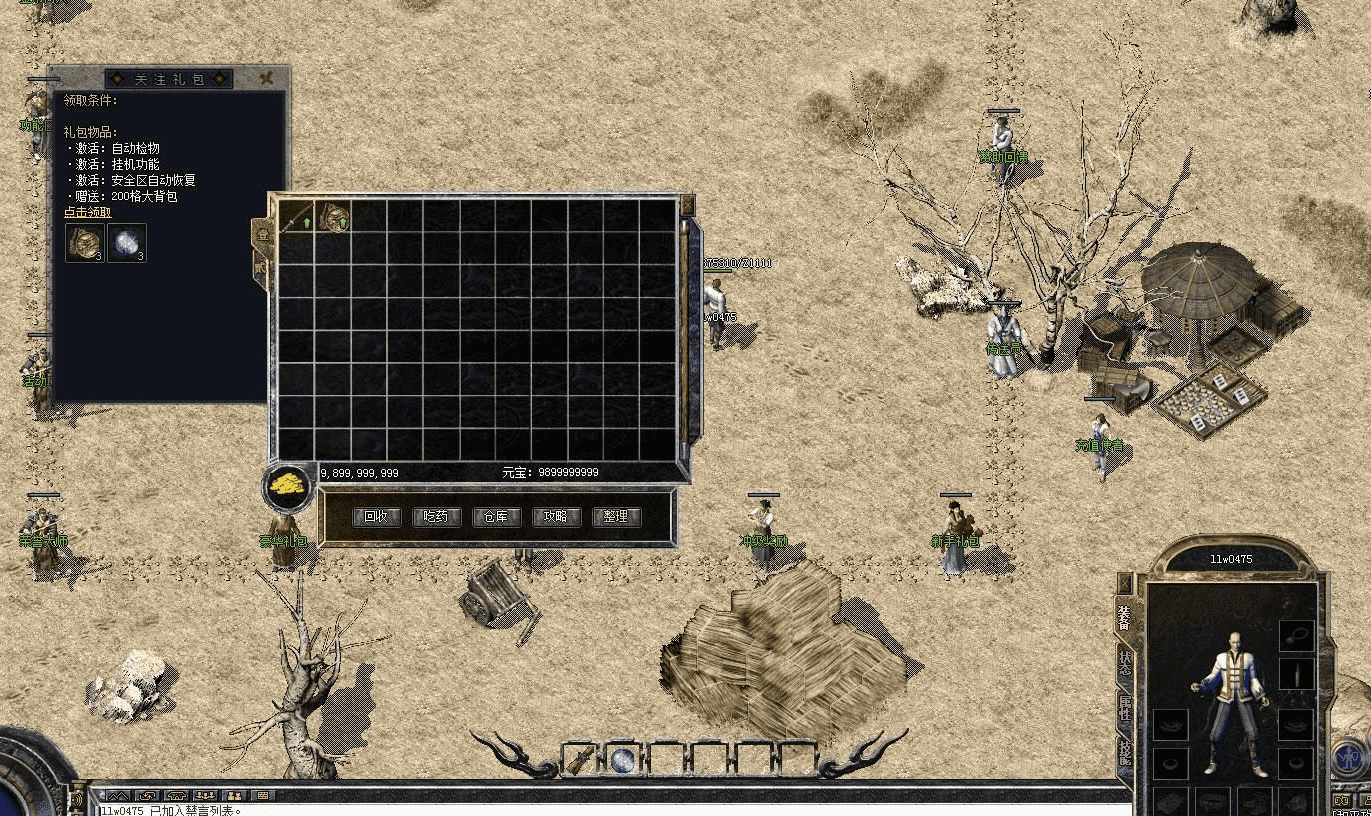Use the white orb in the hotbar
This screenshot has height=816, width=1371.
[x=622, y=760]
